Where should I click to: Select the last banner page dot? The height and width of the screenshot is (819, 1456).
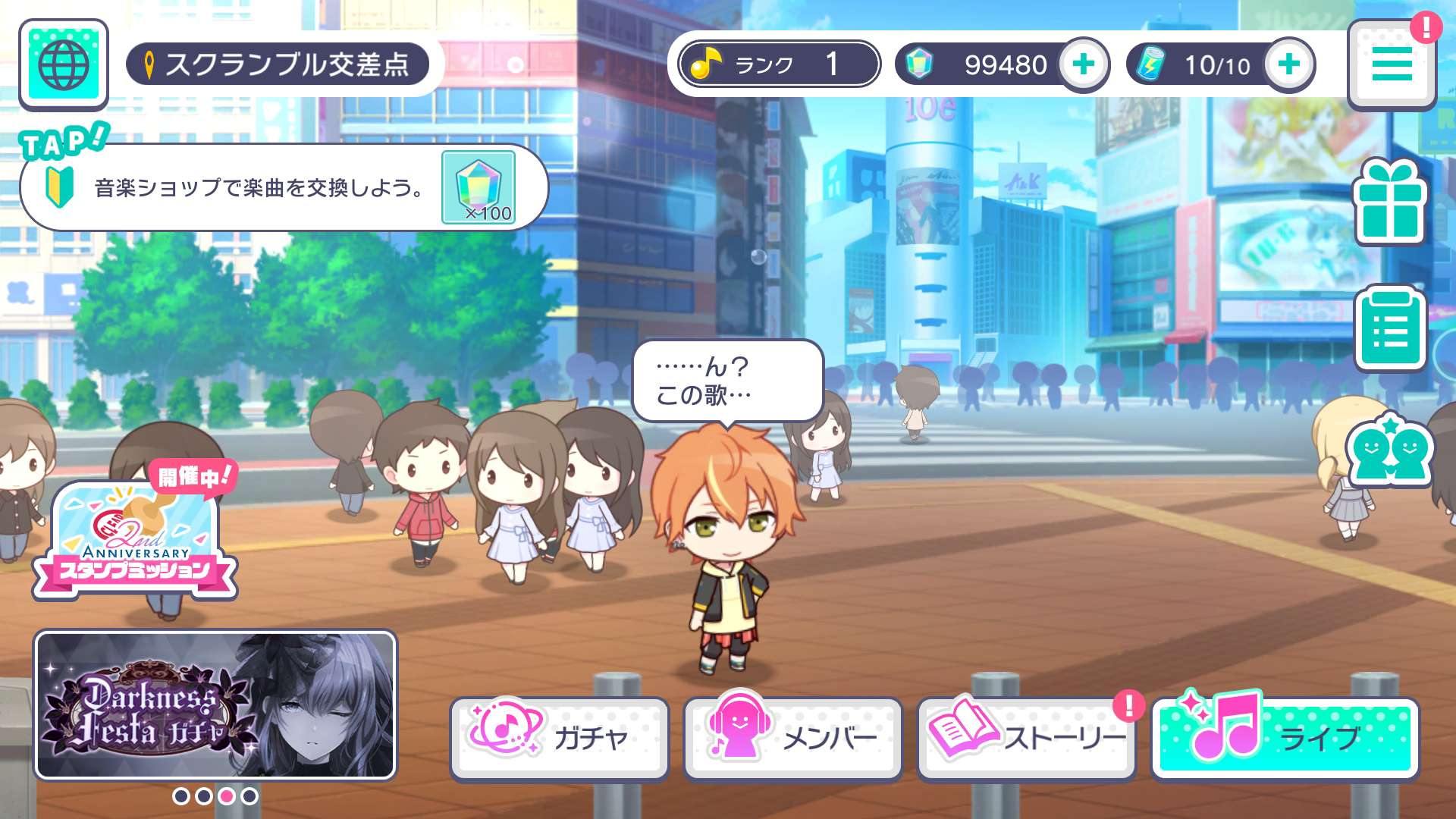(x=249, y=796)
